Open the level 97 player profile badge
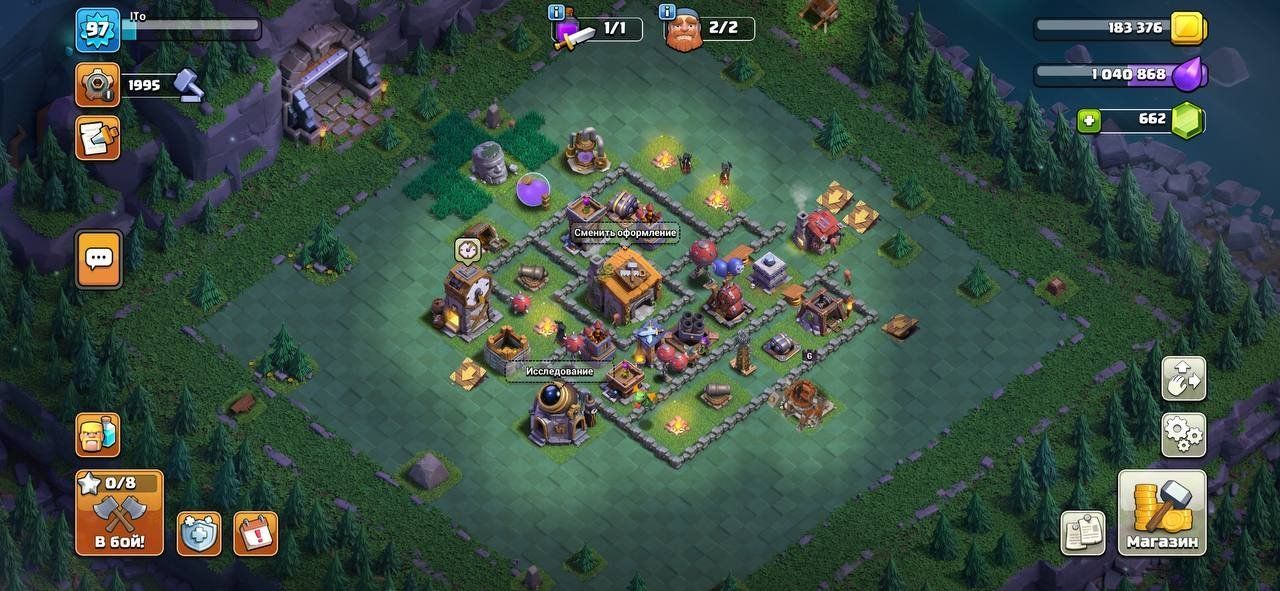The width and height of the screenshot is (1280, 591). [x=97, y=29]
